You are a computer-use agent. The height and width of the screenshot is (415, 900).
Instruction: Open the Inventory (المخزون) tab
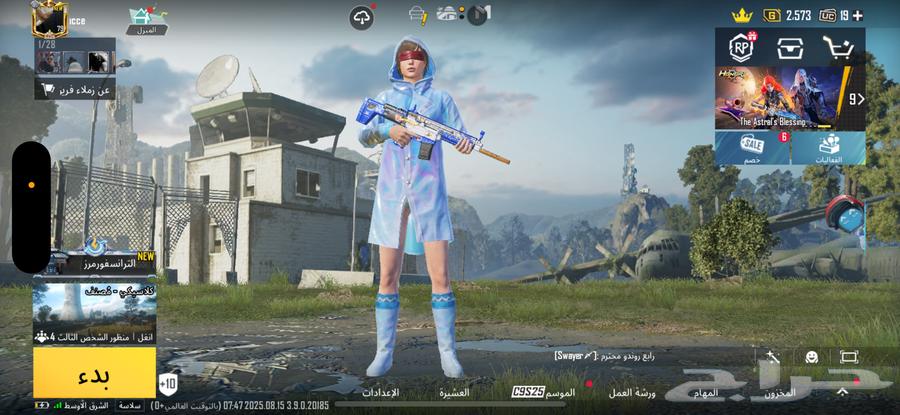(780, 393)
